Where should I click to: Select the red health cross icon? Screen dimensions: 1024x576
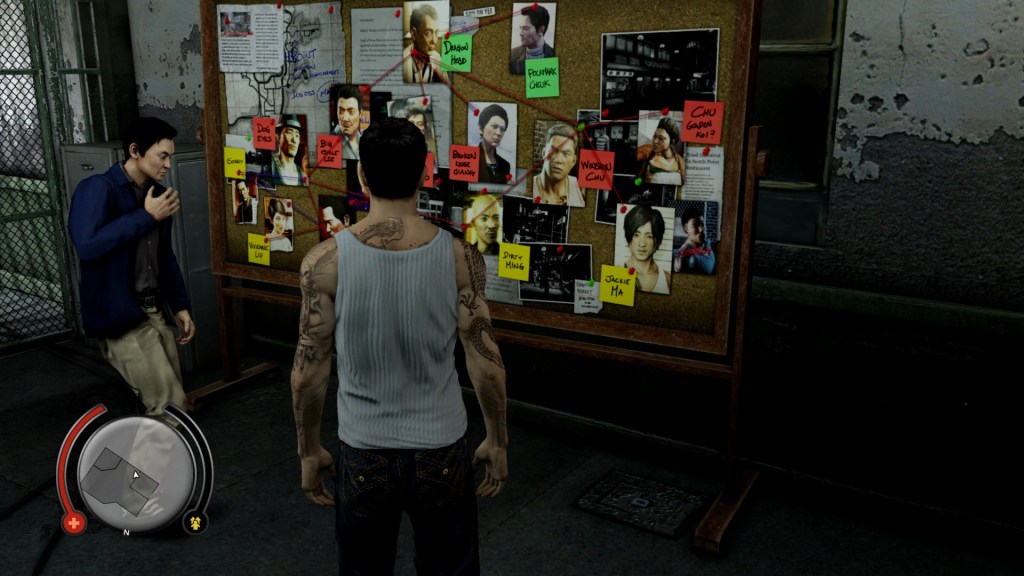[74, 522]
